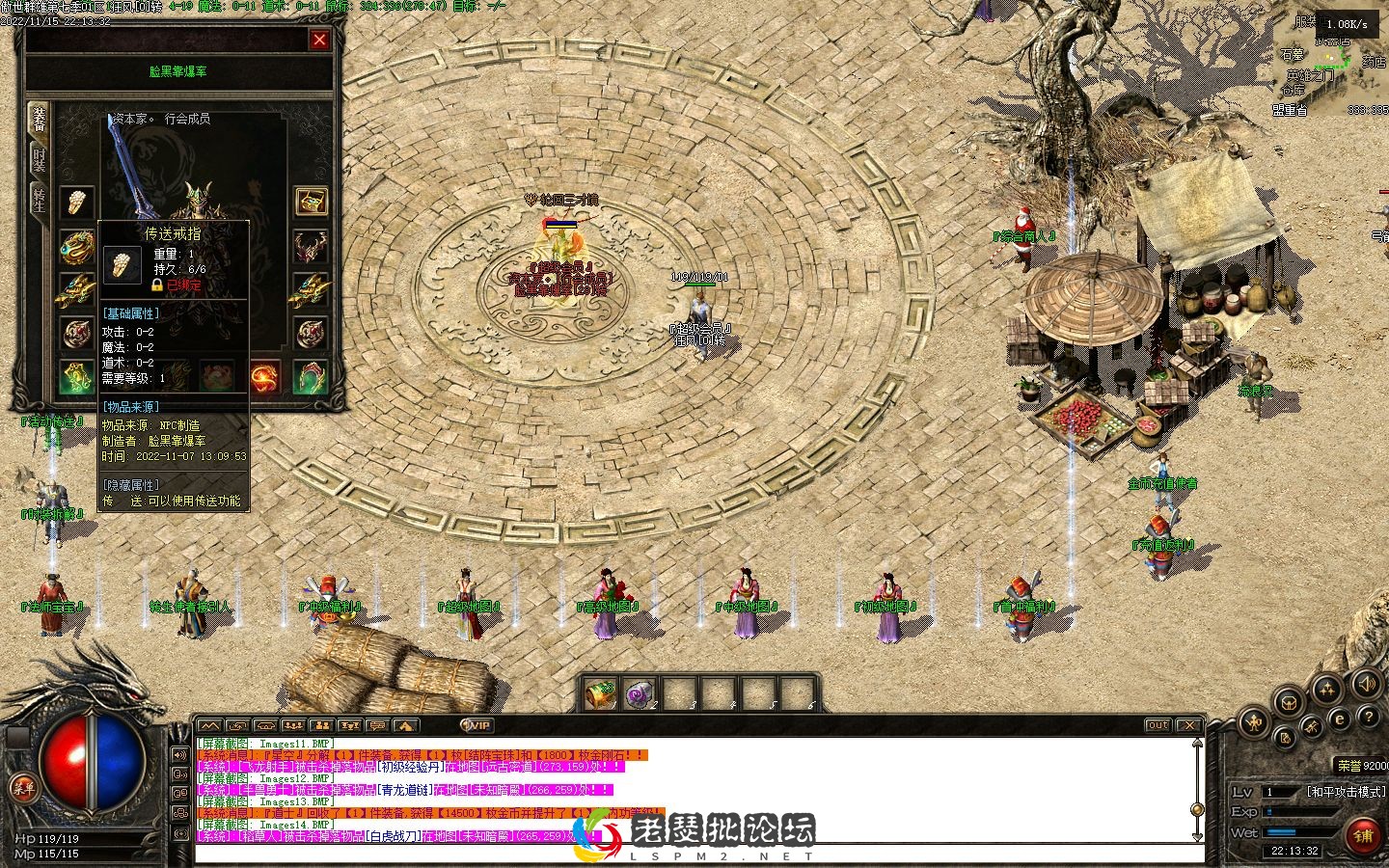Open the red 铺 shop button
1389x868 pixels.
pyautogui.click(x=1363, y=835)
